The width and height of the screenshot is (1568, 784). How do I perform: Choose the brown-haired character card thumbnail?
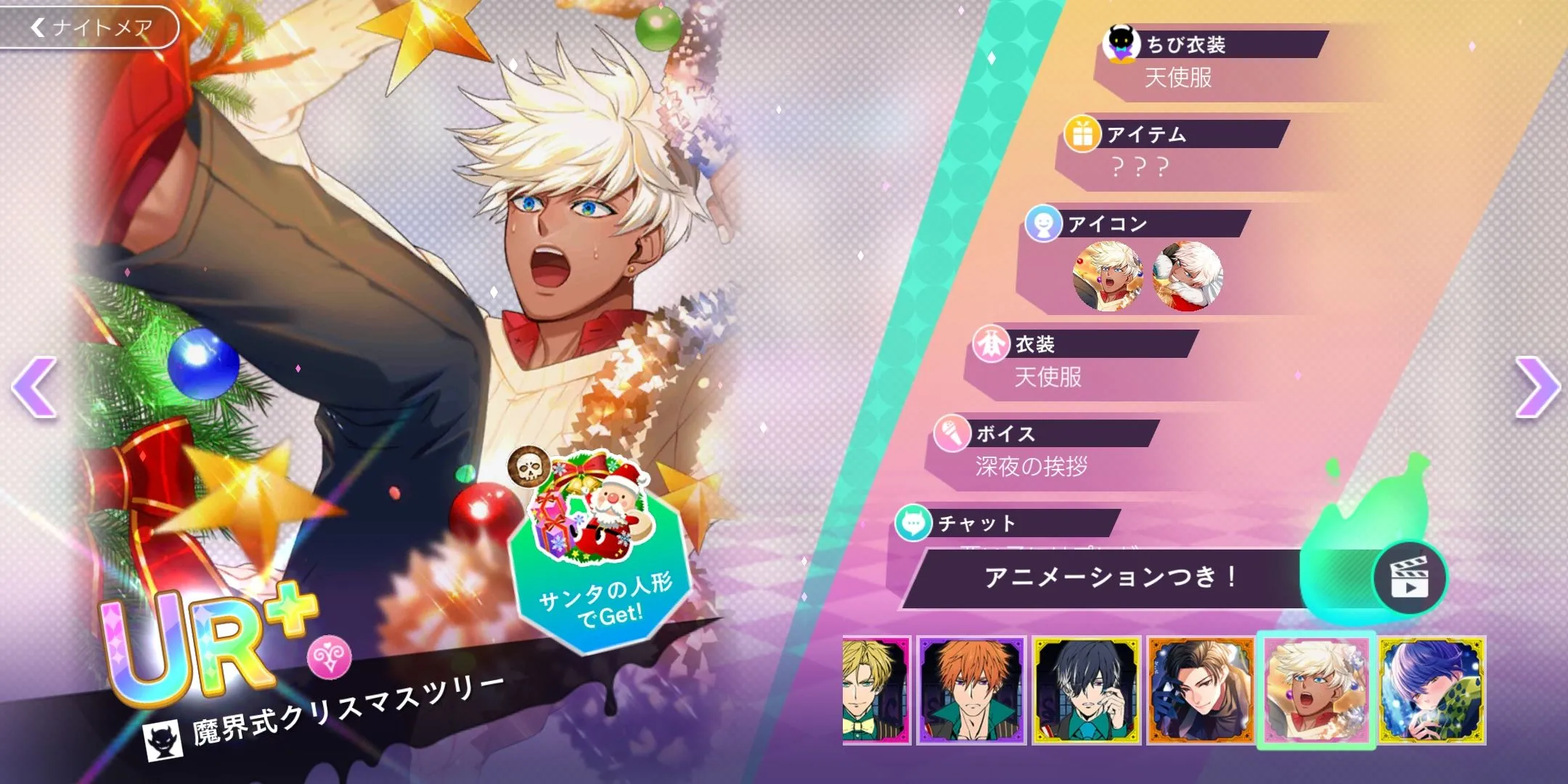click(x=1201, y=690)
